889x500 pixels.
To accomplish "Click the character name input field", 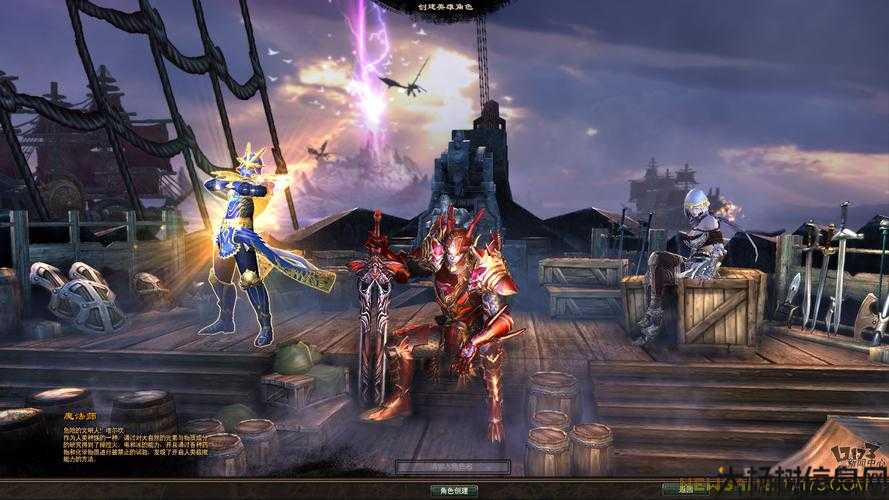I will pos(452,466).
